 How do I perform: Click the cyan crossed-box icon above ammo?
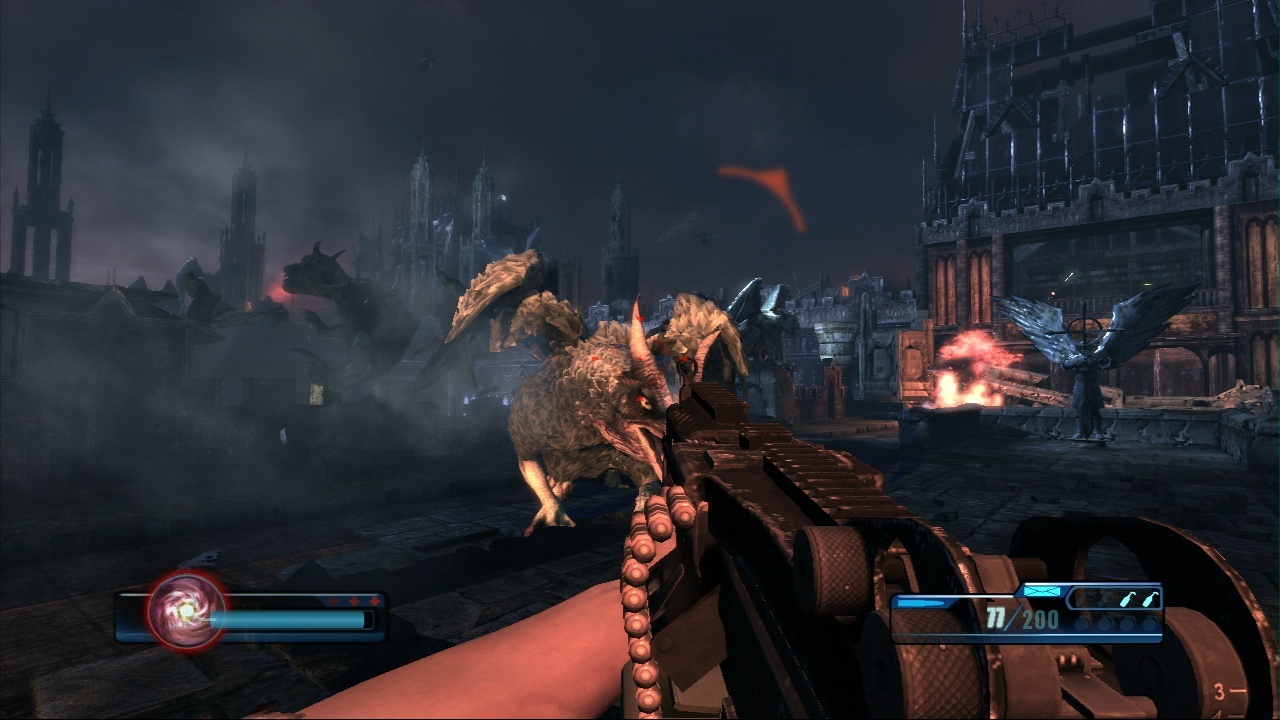1041,592
